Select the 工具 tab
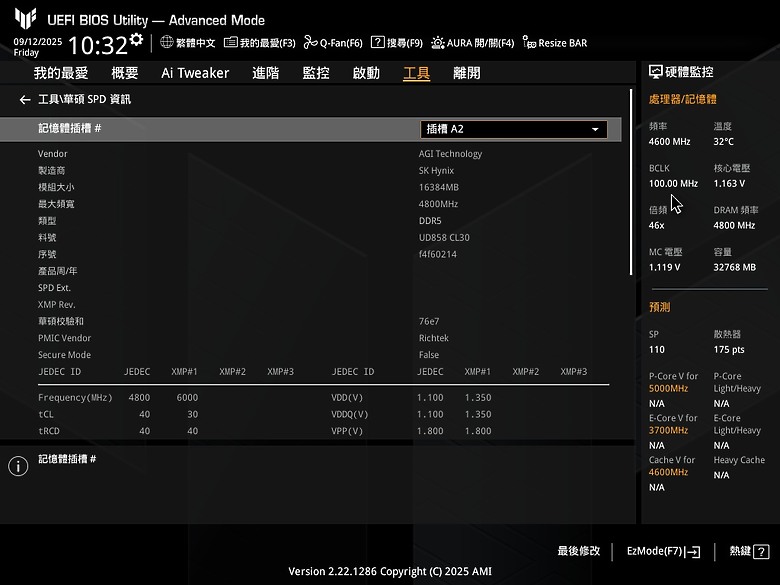The width and height of the screenshot is (780, 585). point(416,73)
